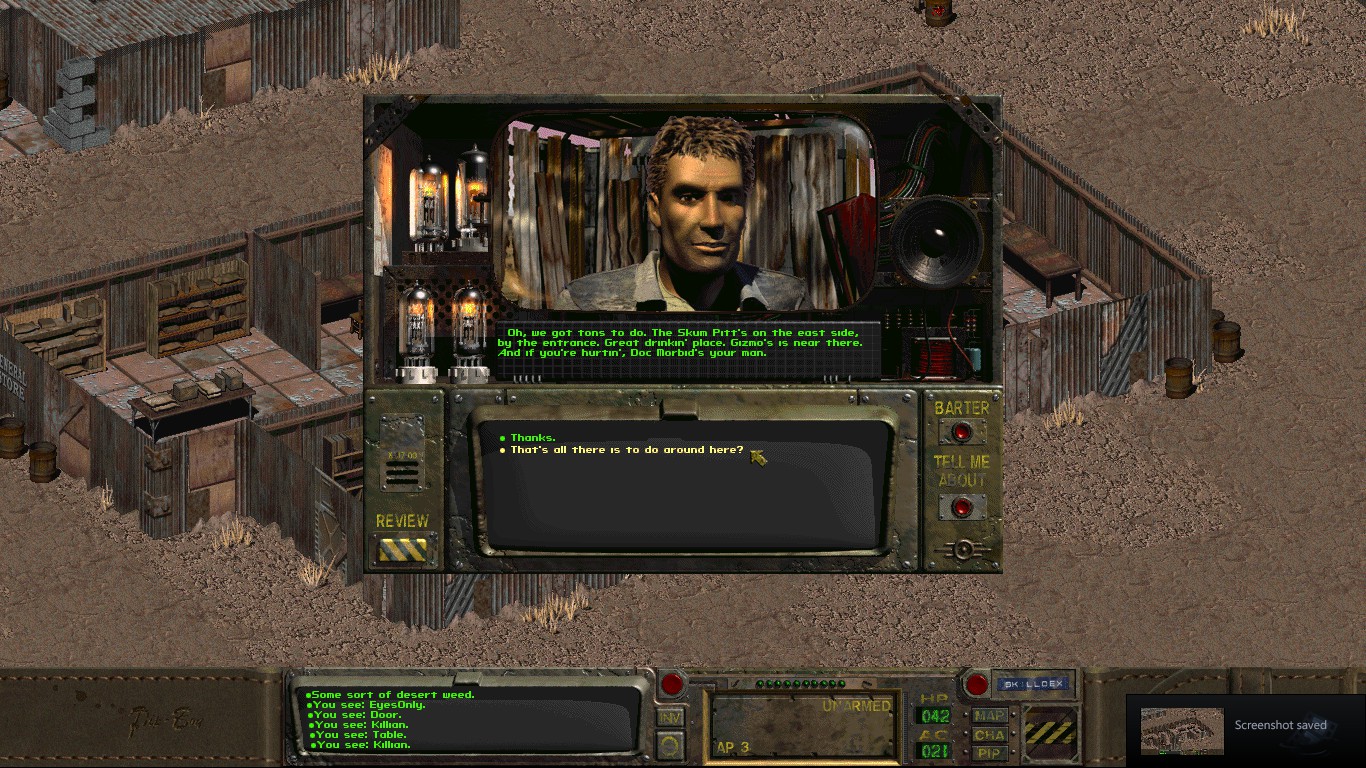
Task: Click the HP 042 readout
Action: (934, 715)
